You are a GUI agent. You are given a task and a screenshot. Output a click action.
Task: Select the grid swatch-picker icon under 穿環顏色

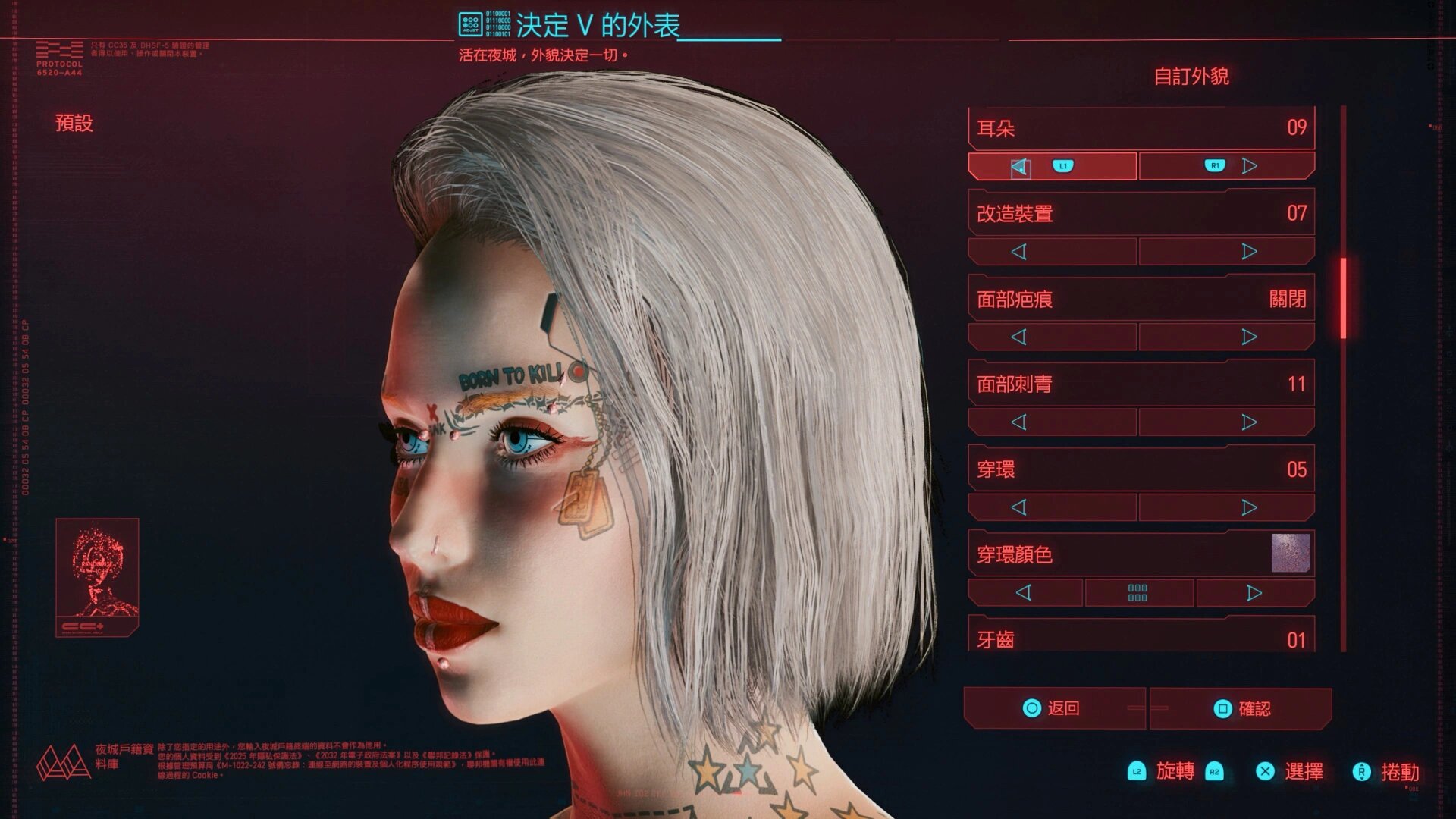tap(1138, 592)
